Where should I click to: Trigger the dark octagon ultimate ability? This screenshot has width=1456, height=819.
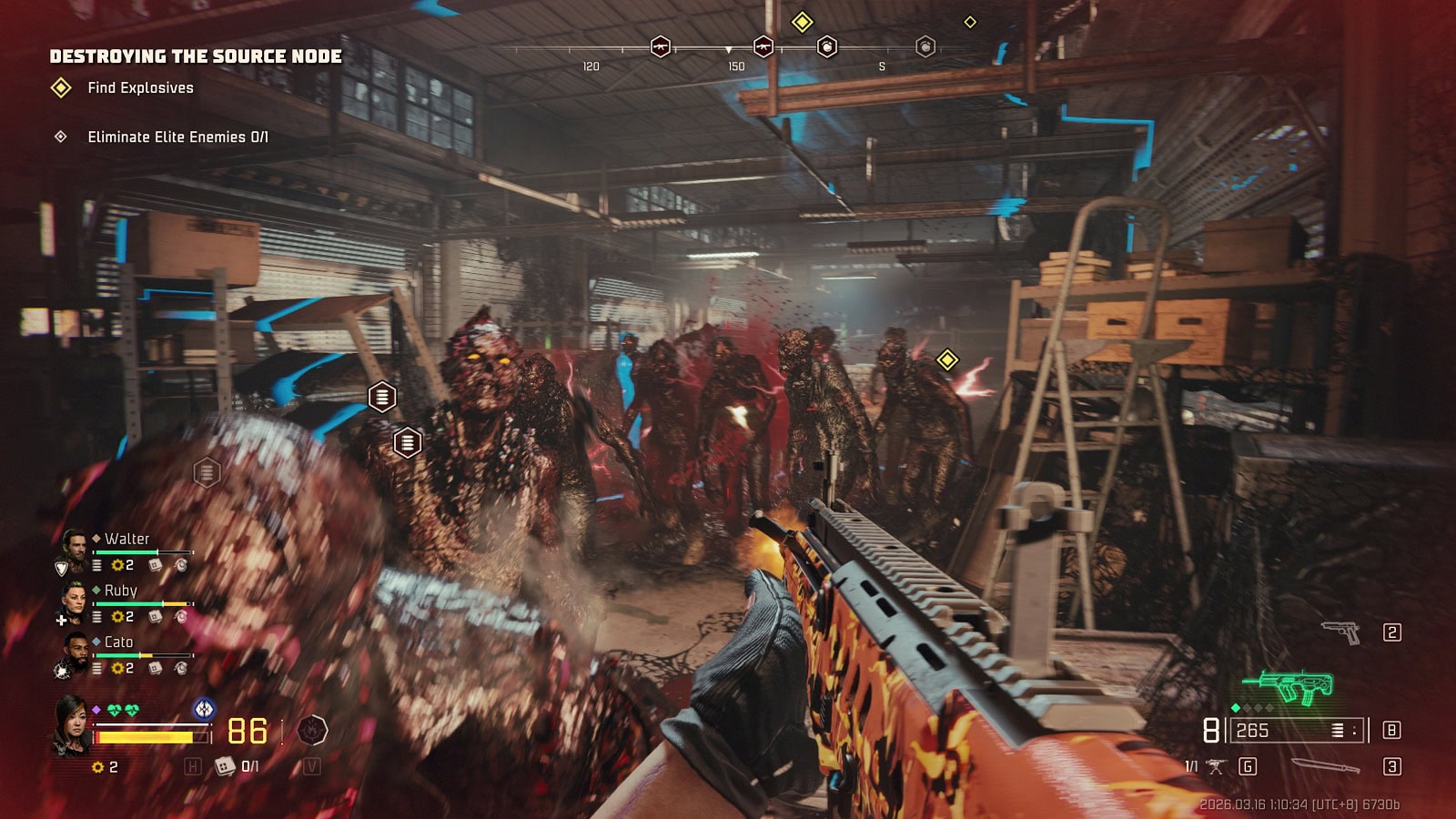point(312,730)
